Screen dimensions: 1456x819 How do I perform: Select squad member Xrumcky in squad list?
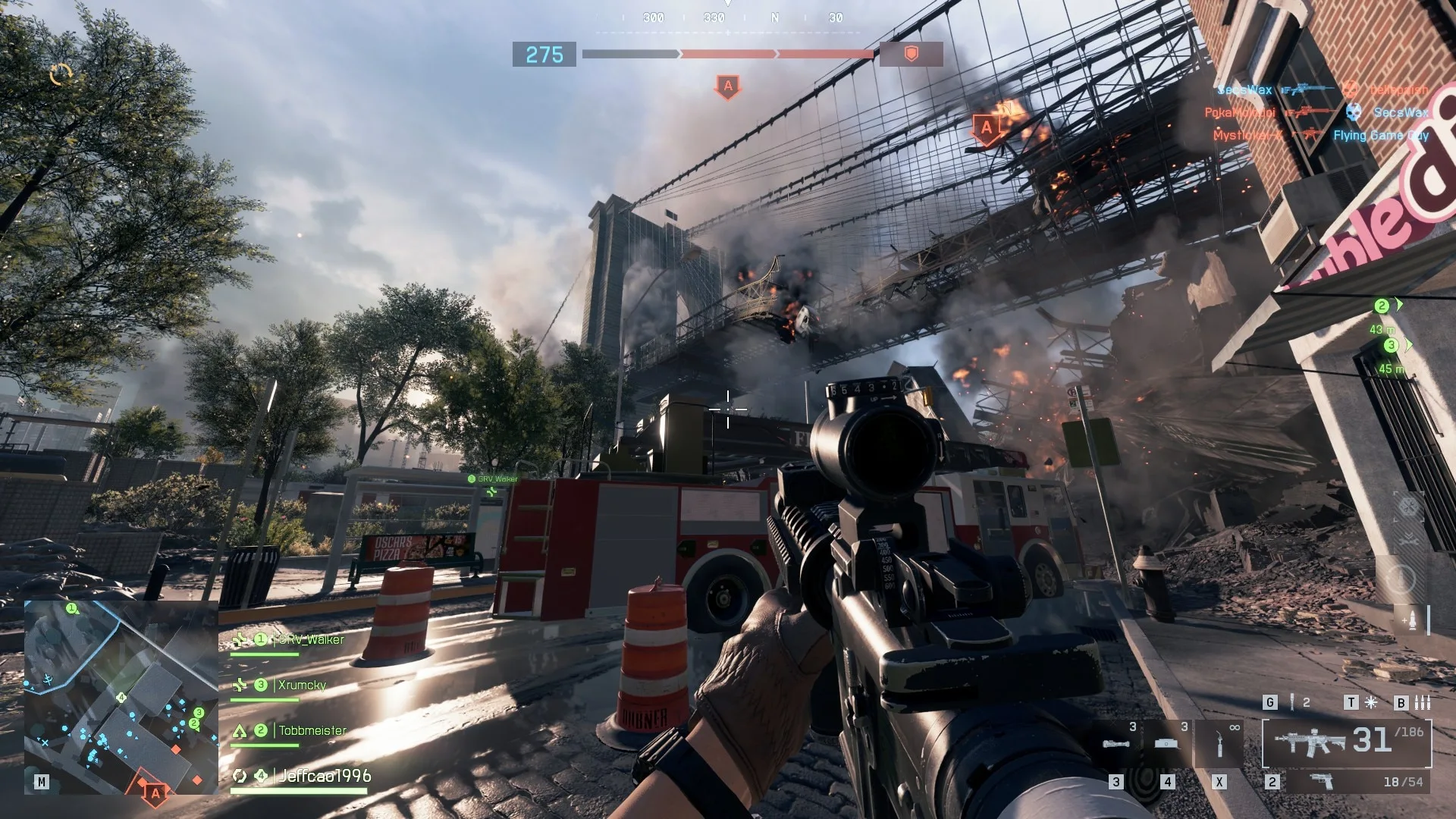(x=301, y=686)
